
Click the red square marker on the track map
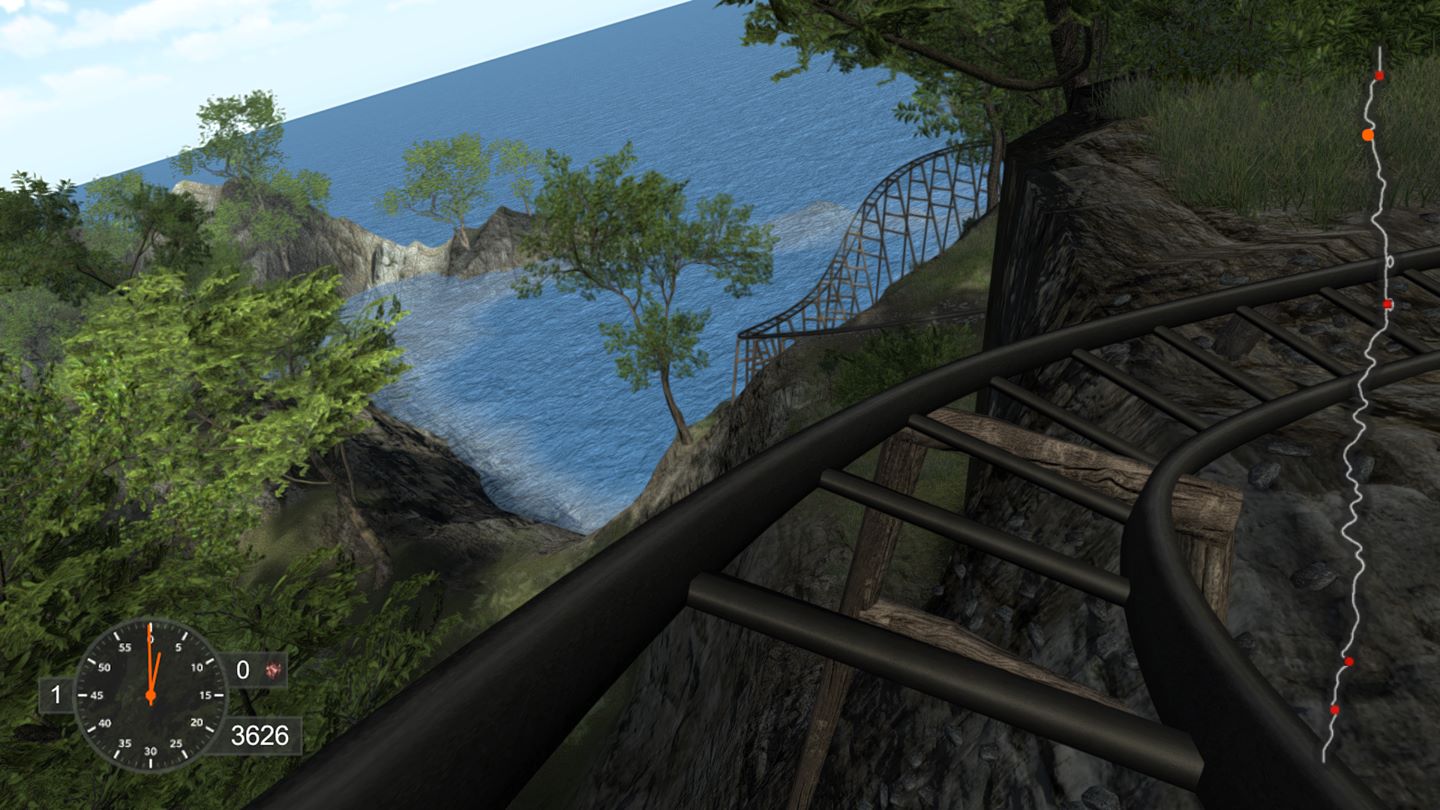1389,305
